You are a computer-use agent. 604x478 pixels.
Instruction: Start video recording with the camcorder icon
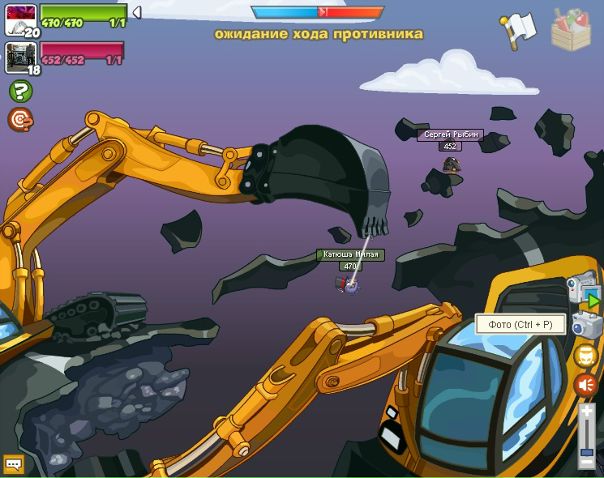point(582,288)
